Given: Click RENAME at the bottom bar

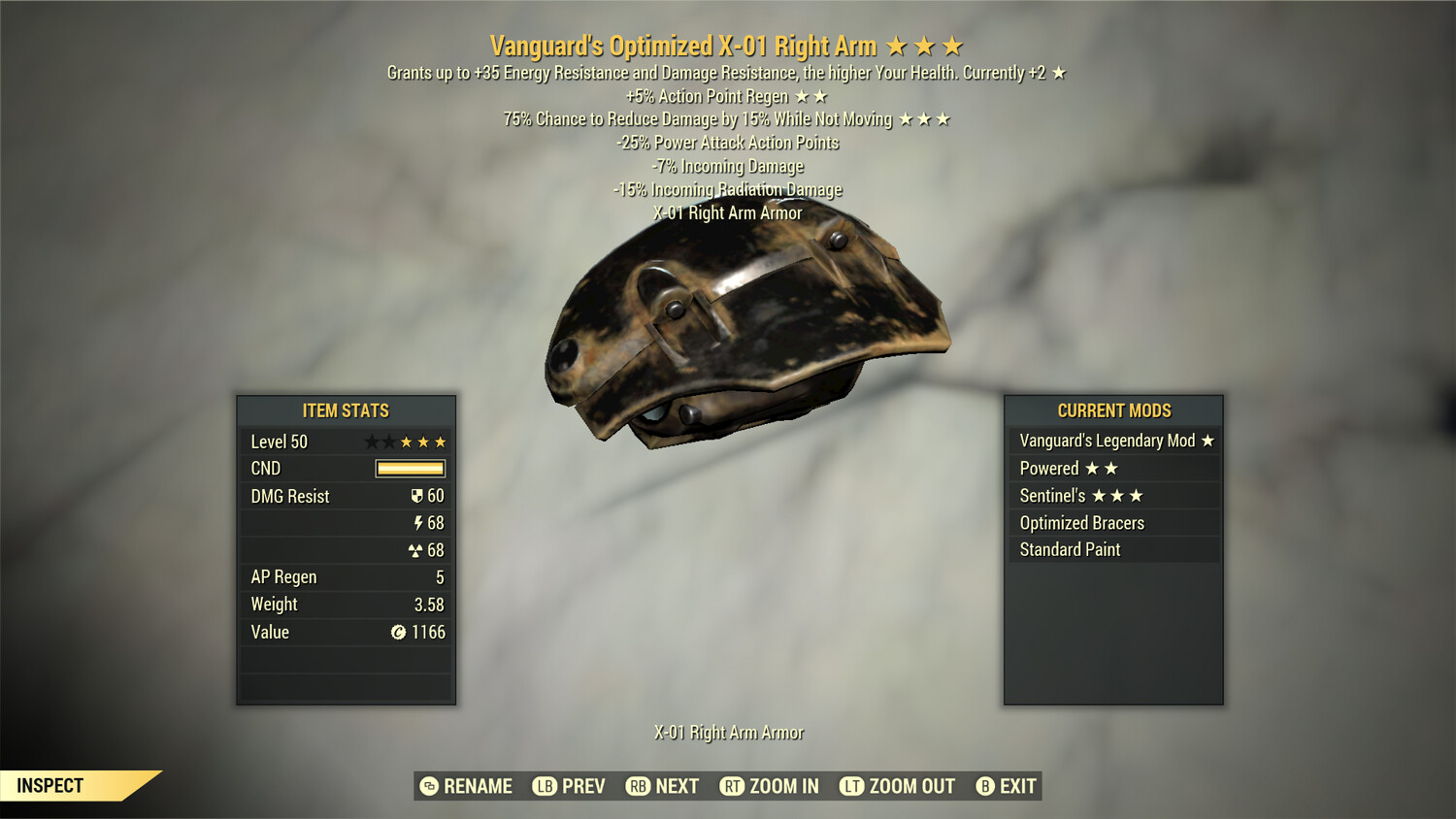Looking at the screenshot, I should point(478,786).
